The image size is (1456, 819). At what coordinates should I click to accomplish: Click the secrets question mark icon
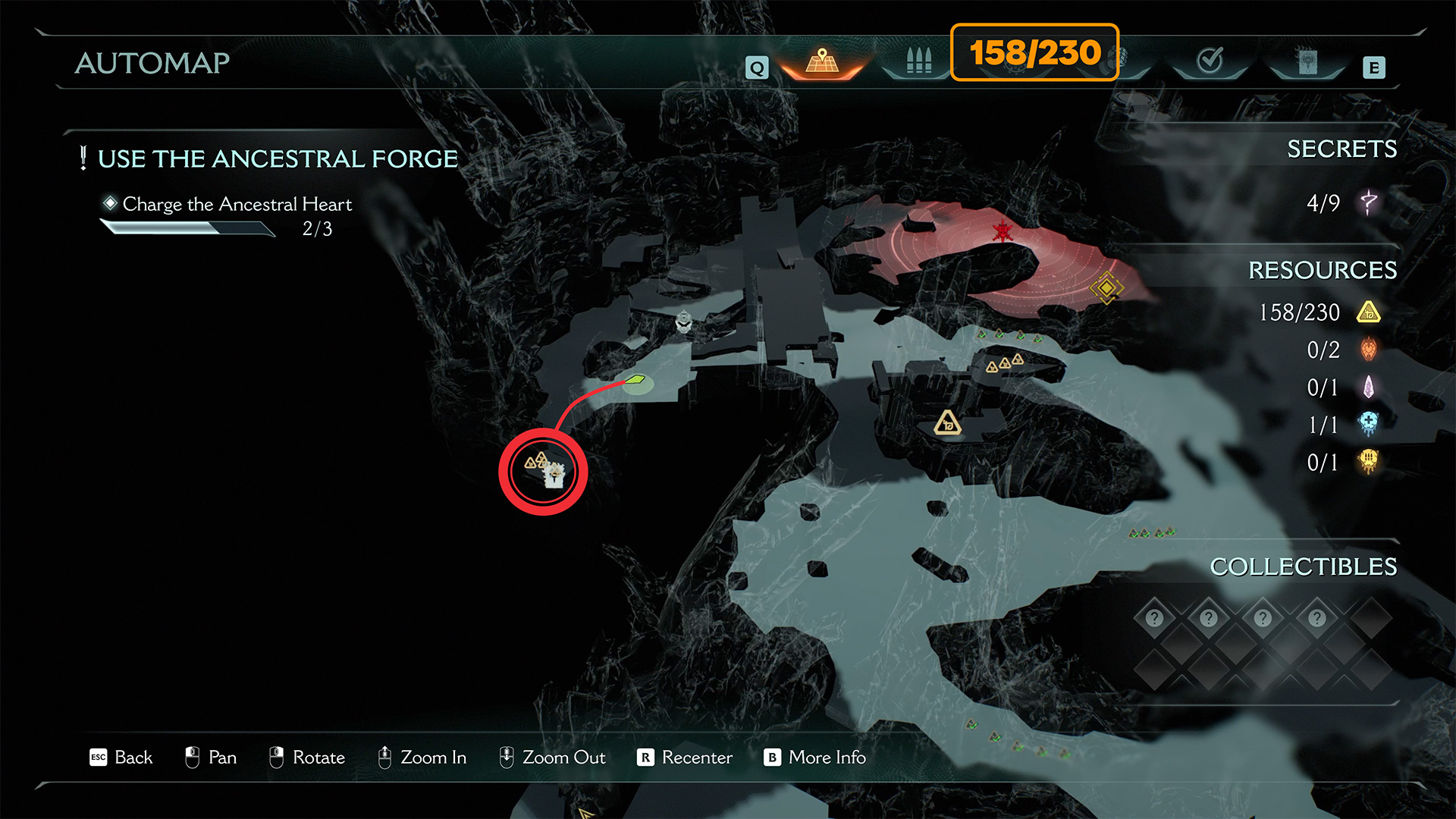(x=1369, y=202)
